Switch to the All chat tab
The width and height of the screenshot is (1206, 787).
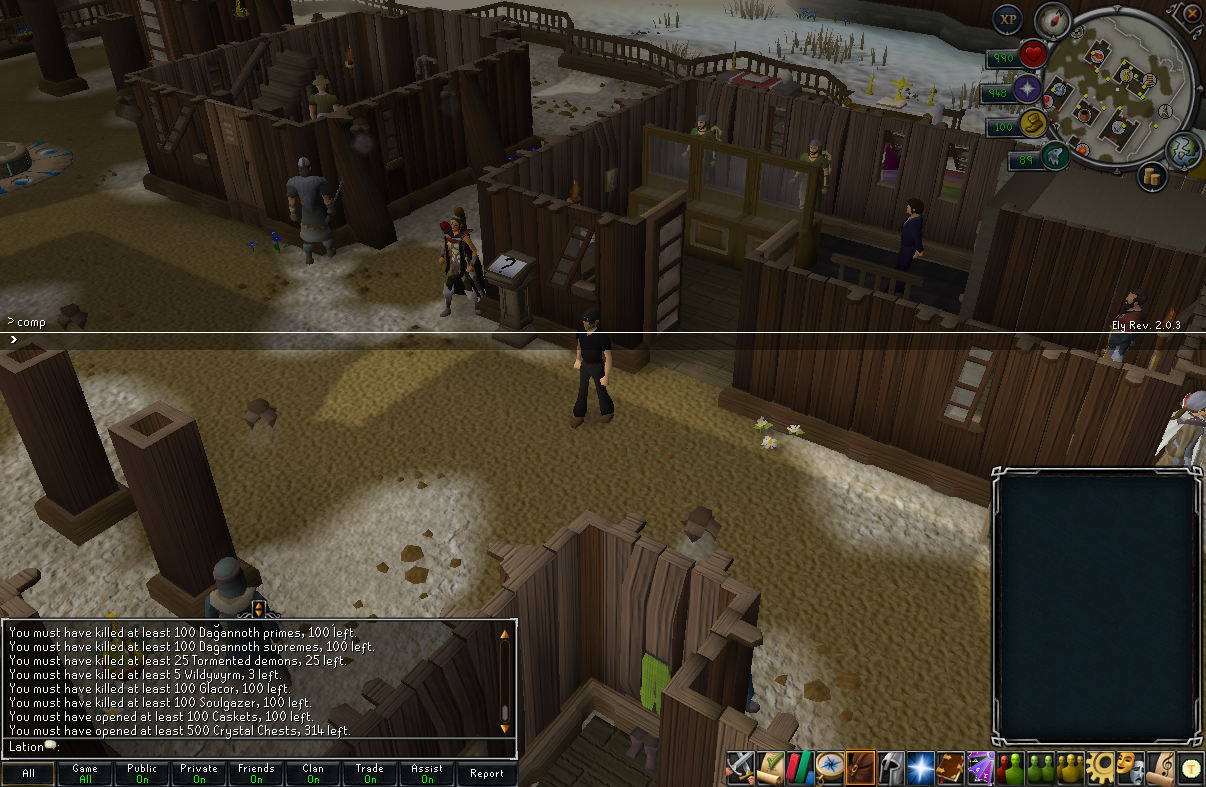pyautogui.click(x=28, y=773)
